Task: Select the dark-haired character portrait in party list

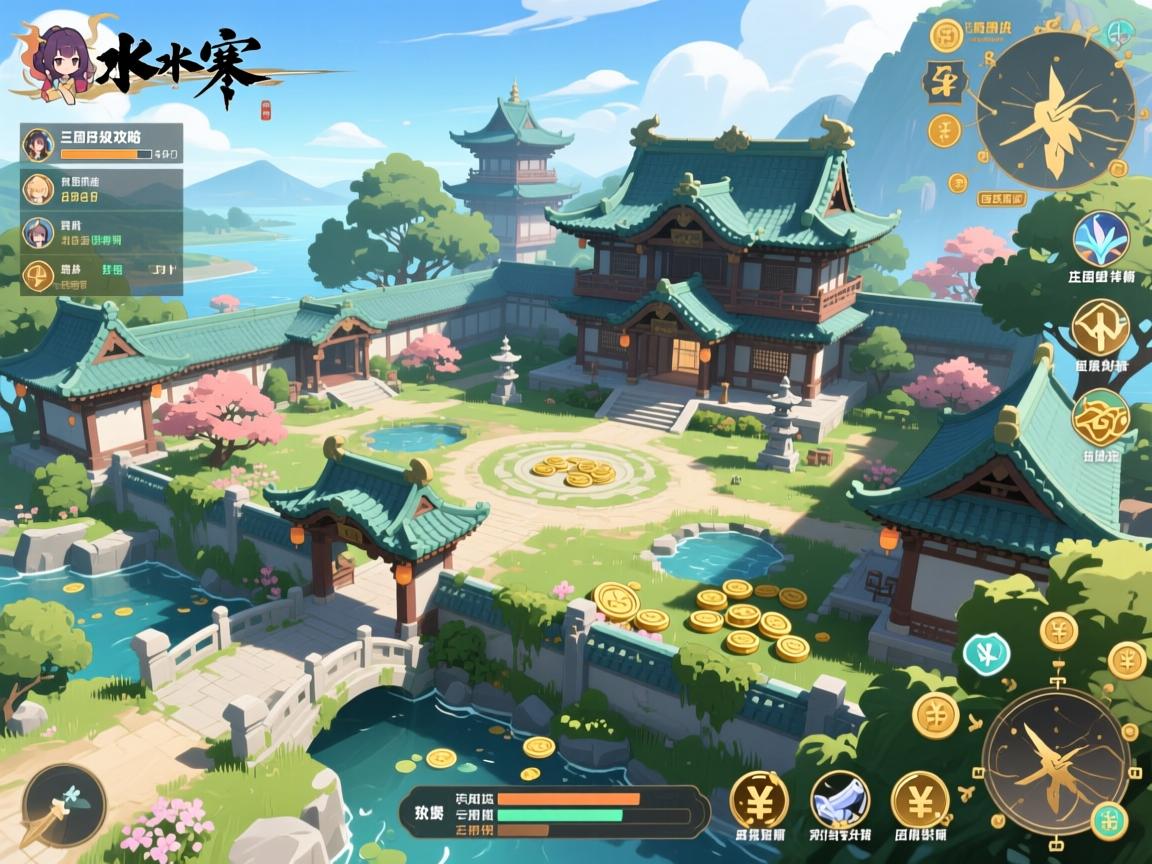Action: click(37, 144)
